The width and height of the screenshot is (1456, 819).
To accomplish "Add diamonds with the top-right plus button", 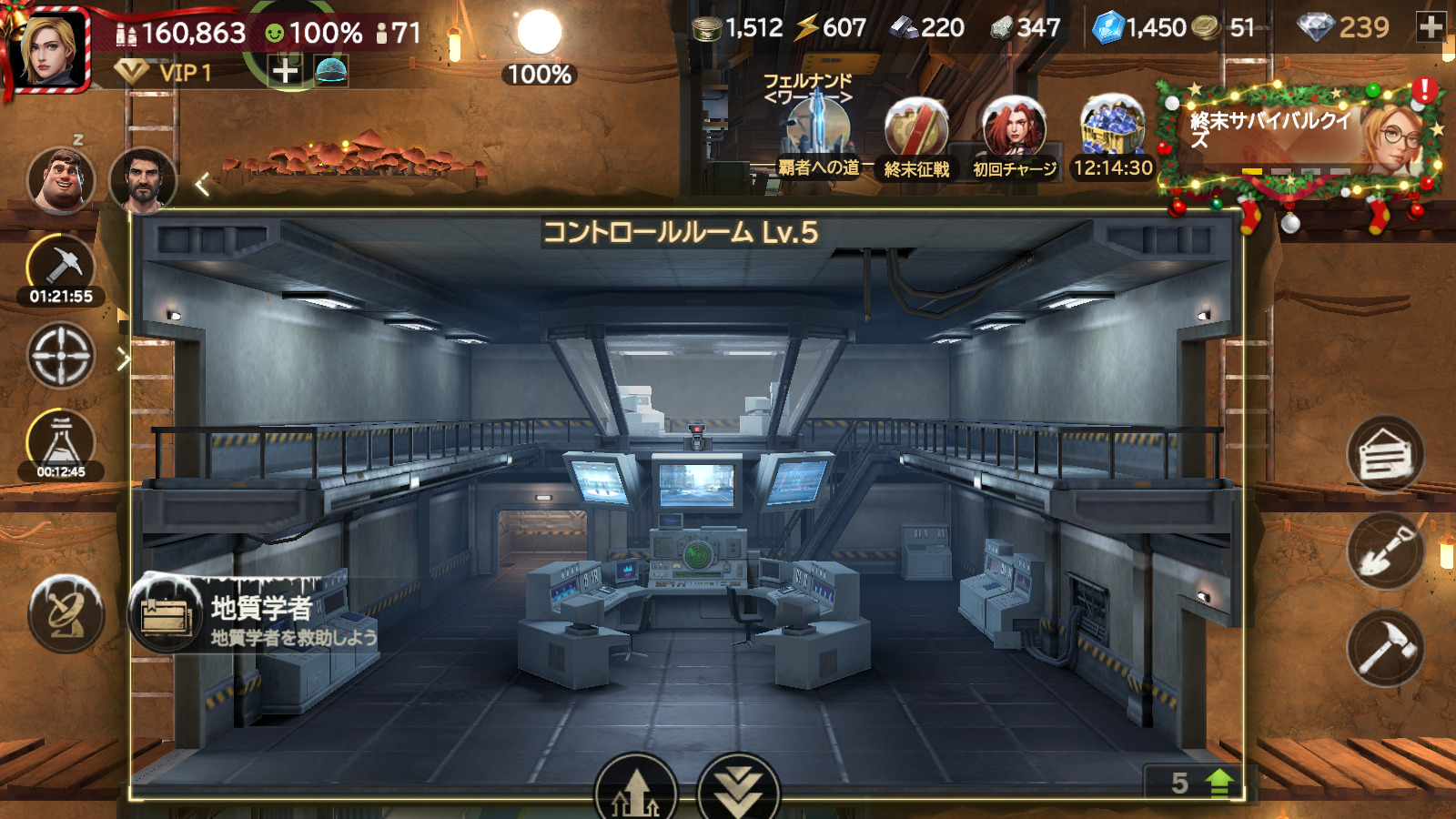I will coord(1431,27).
